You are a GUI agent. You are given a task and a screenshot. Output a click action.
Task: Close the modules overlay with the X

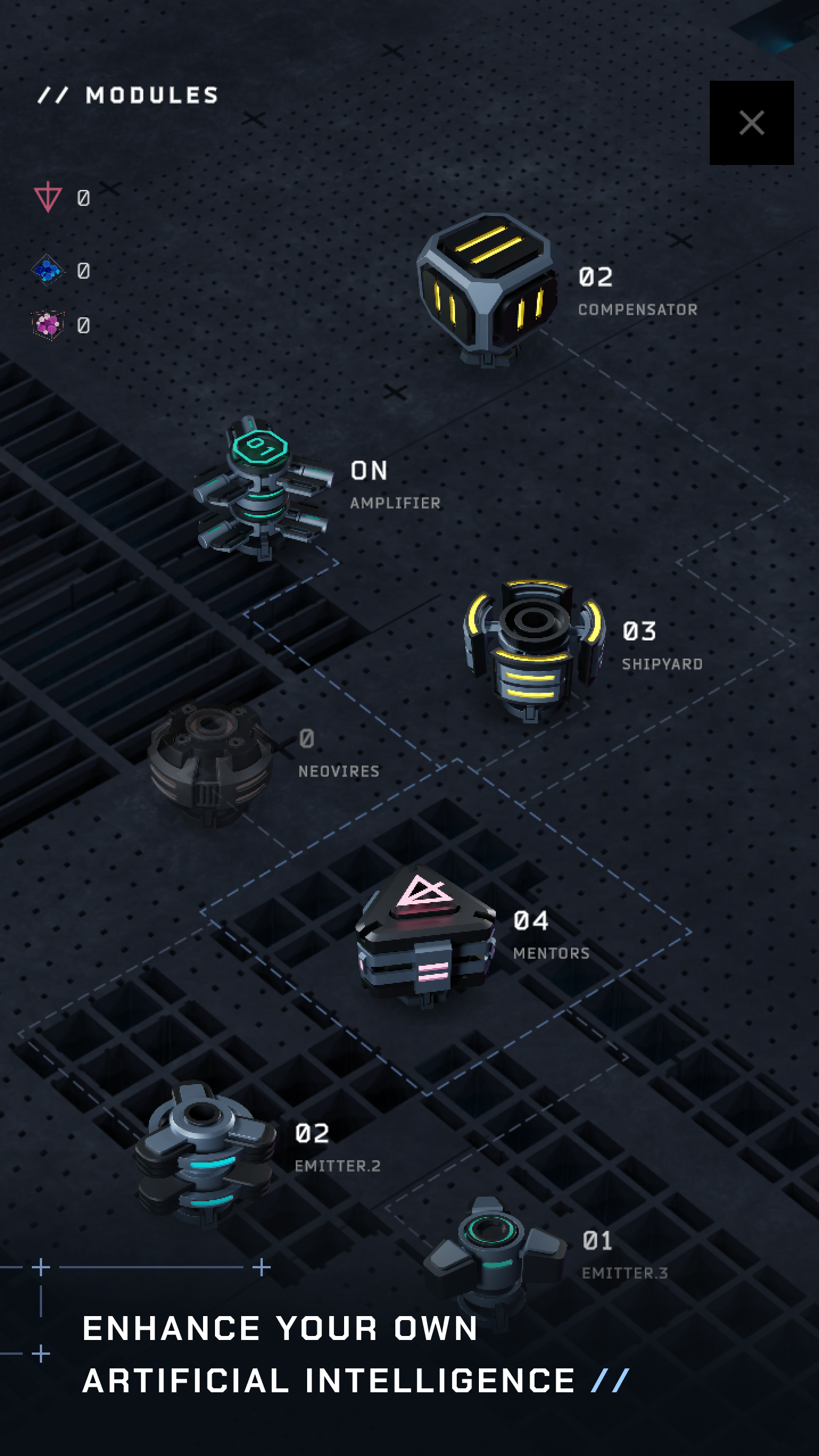(x=752, y=123)
